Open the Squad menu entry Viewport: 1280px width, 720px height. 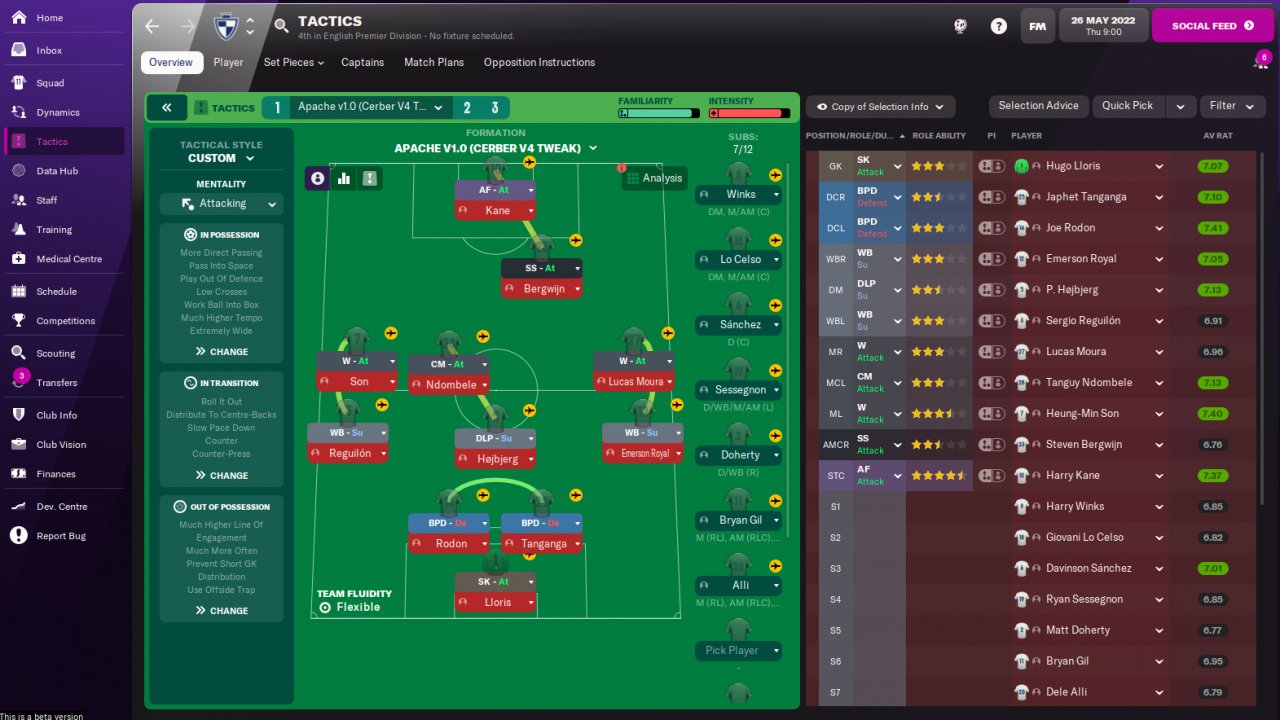point(50,83)
